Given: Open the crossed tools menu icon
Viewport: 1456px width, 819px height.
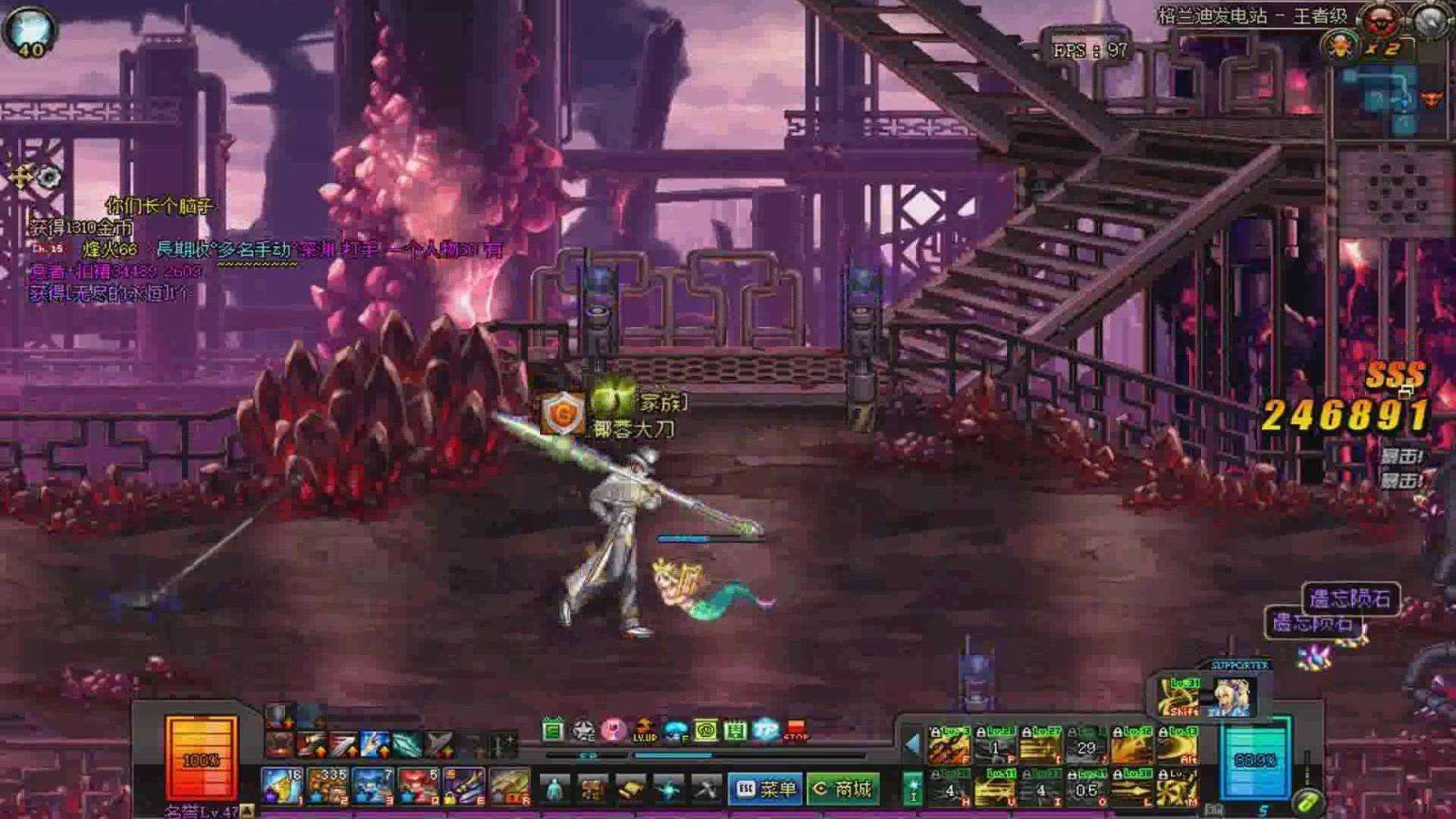Looking at the screenshot, I should click(705, 789).
